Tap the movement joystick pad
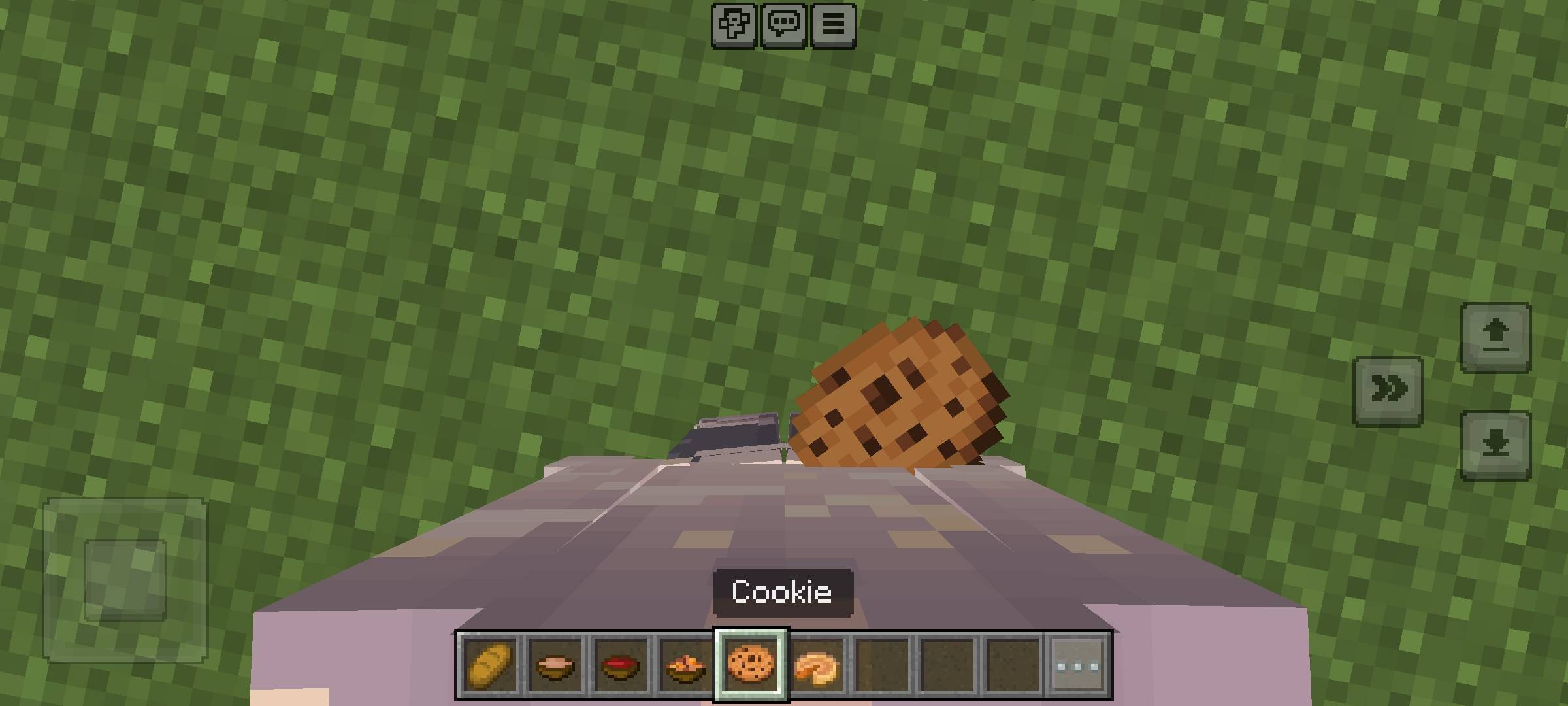 125,580
